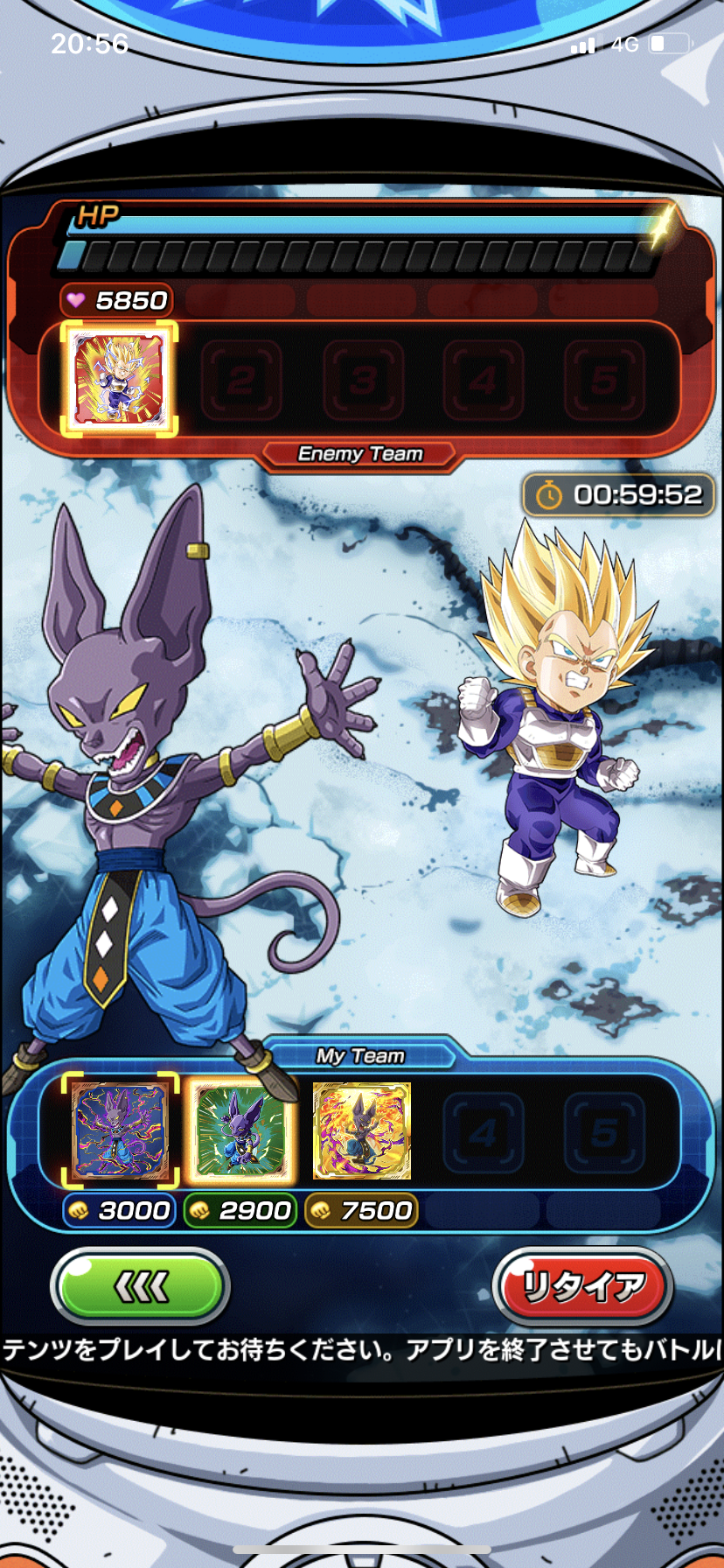Tap the green back arrows button
Viewport: 724px width, 1568px height.
(x=140, y=1287)
